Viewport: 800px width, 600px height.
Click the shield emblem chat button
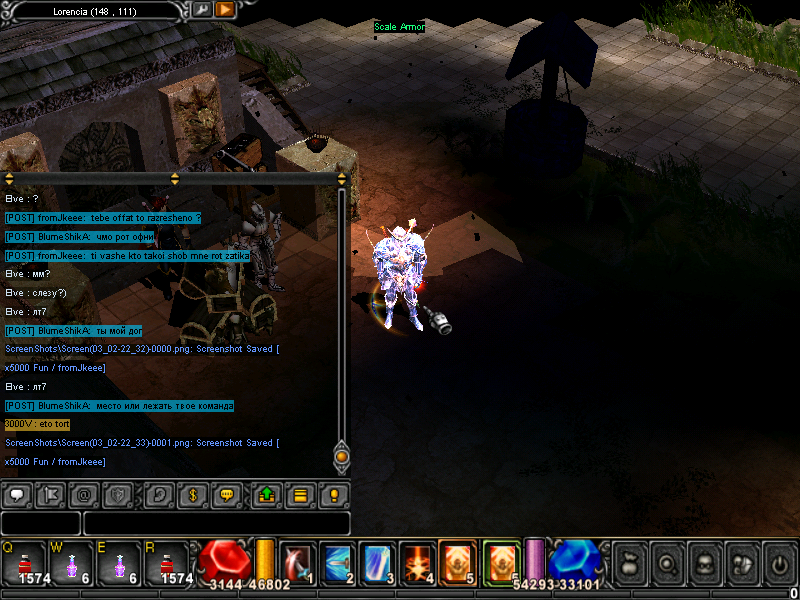tap(118, 494)
